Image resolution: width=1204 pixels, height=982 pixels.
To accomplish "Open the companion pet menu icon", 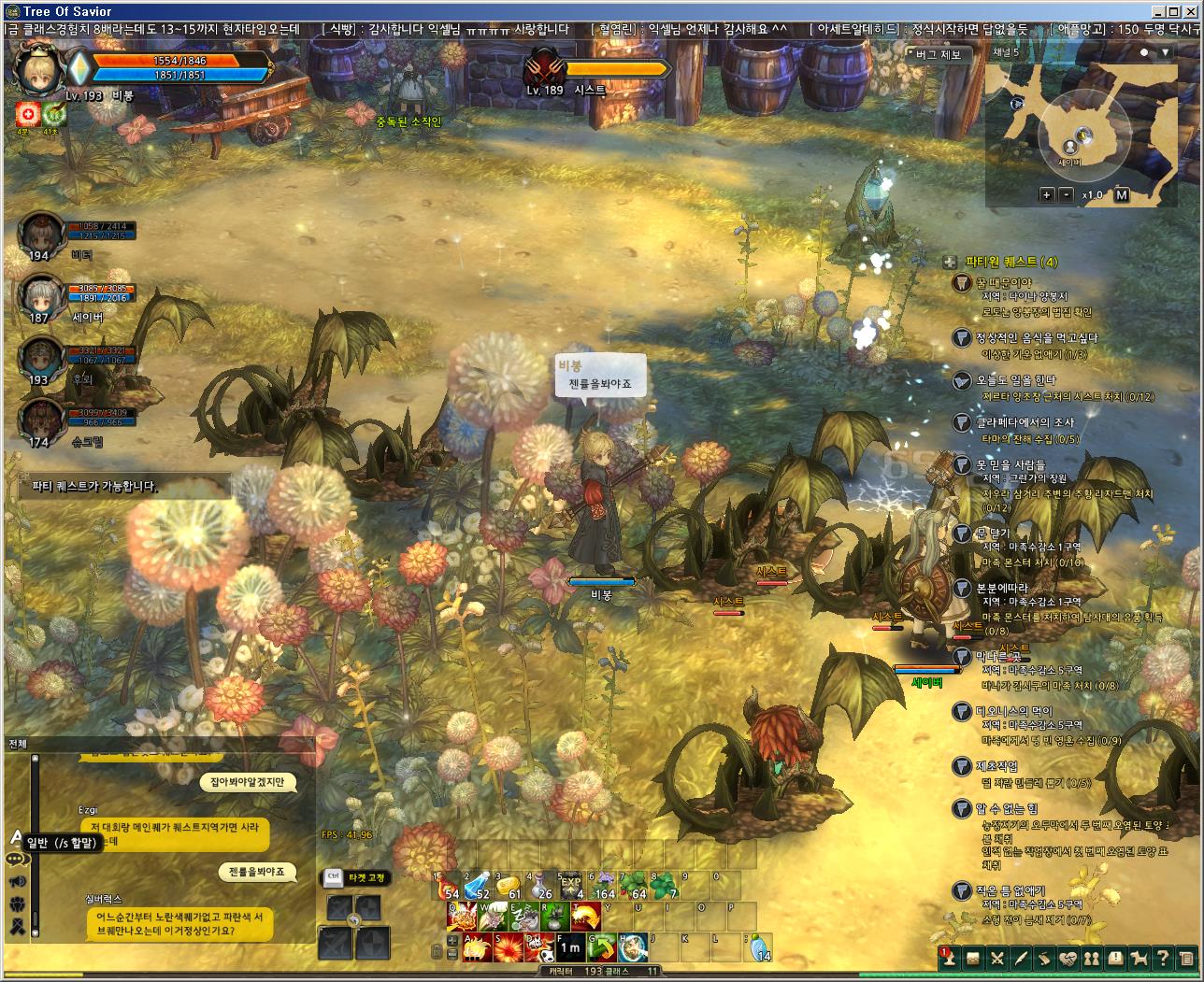I will 1139,958.
